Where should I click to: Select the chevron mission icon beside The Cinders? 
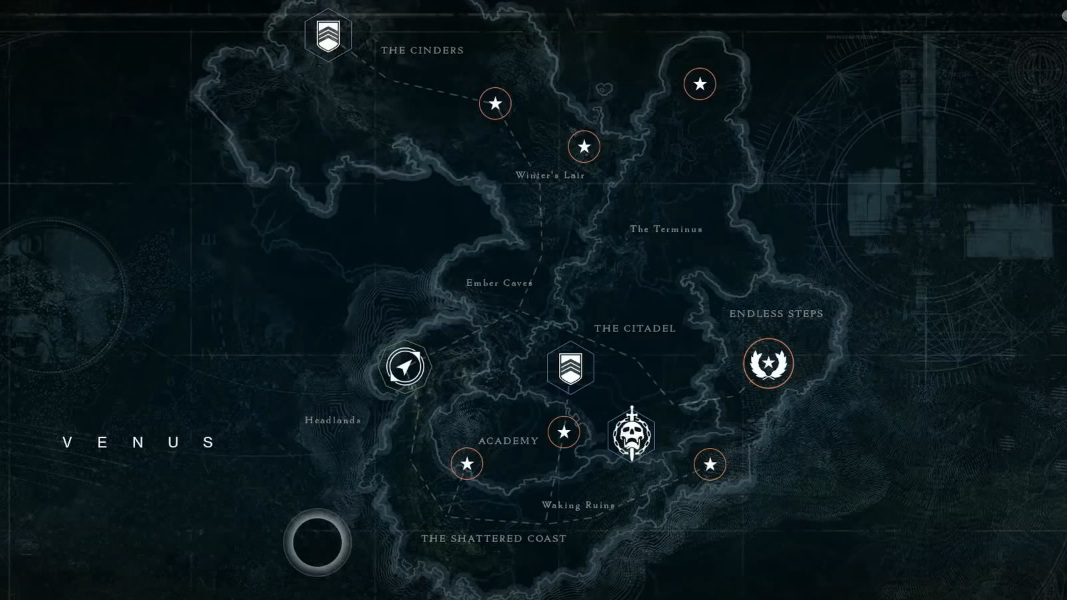pyautogui.click(x=328, y=36)
